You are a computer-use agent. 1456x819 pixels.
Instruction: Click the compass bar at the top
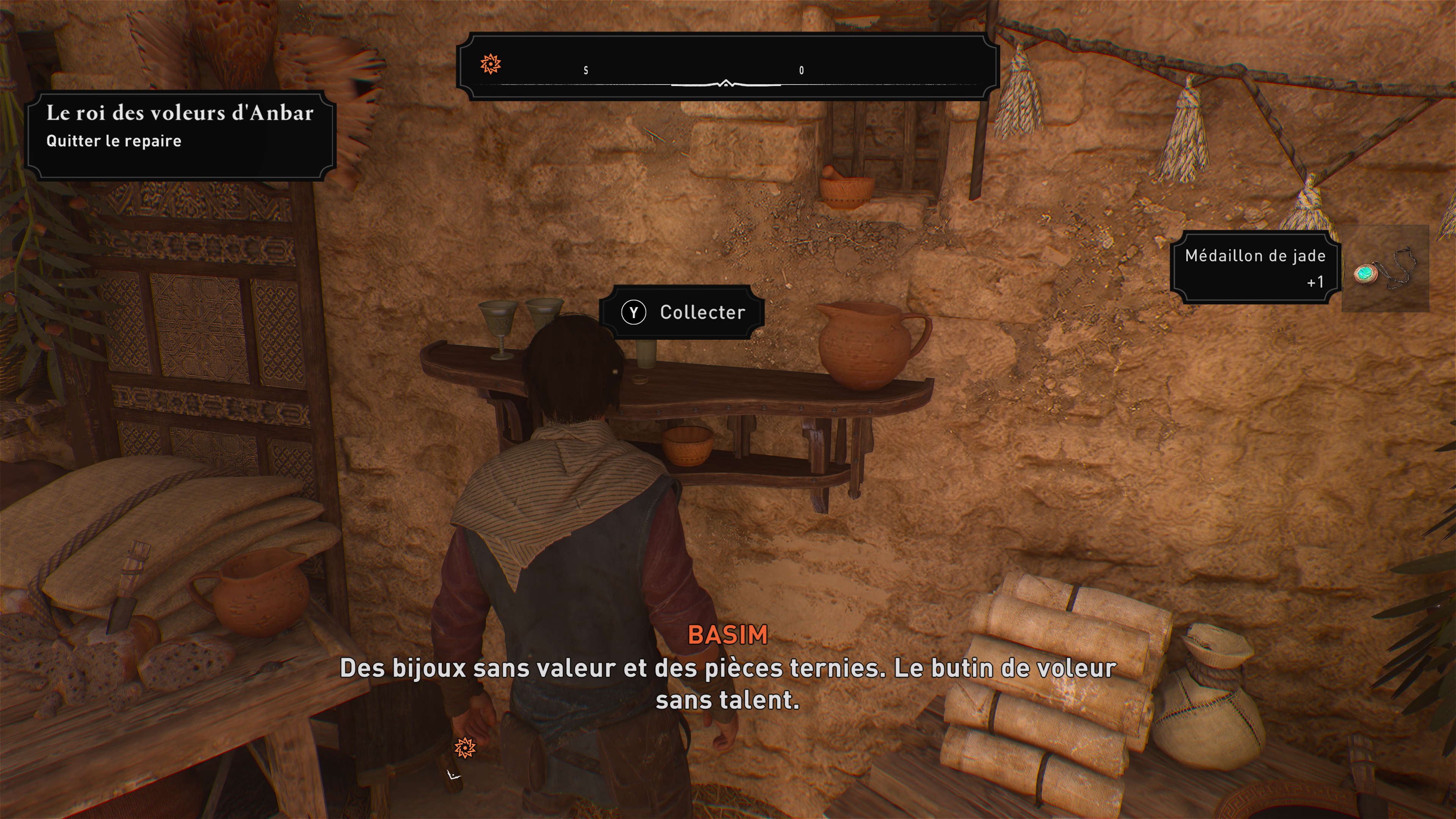pyautogui.click(x=728, y=67)
